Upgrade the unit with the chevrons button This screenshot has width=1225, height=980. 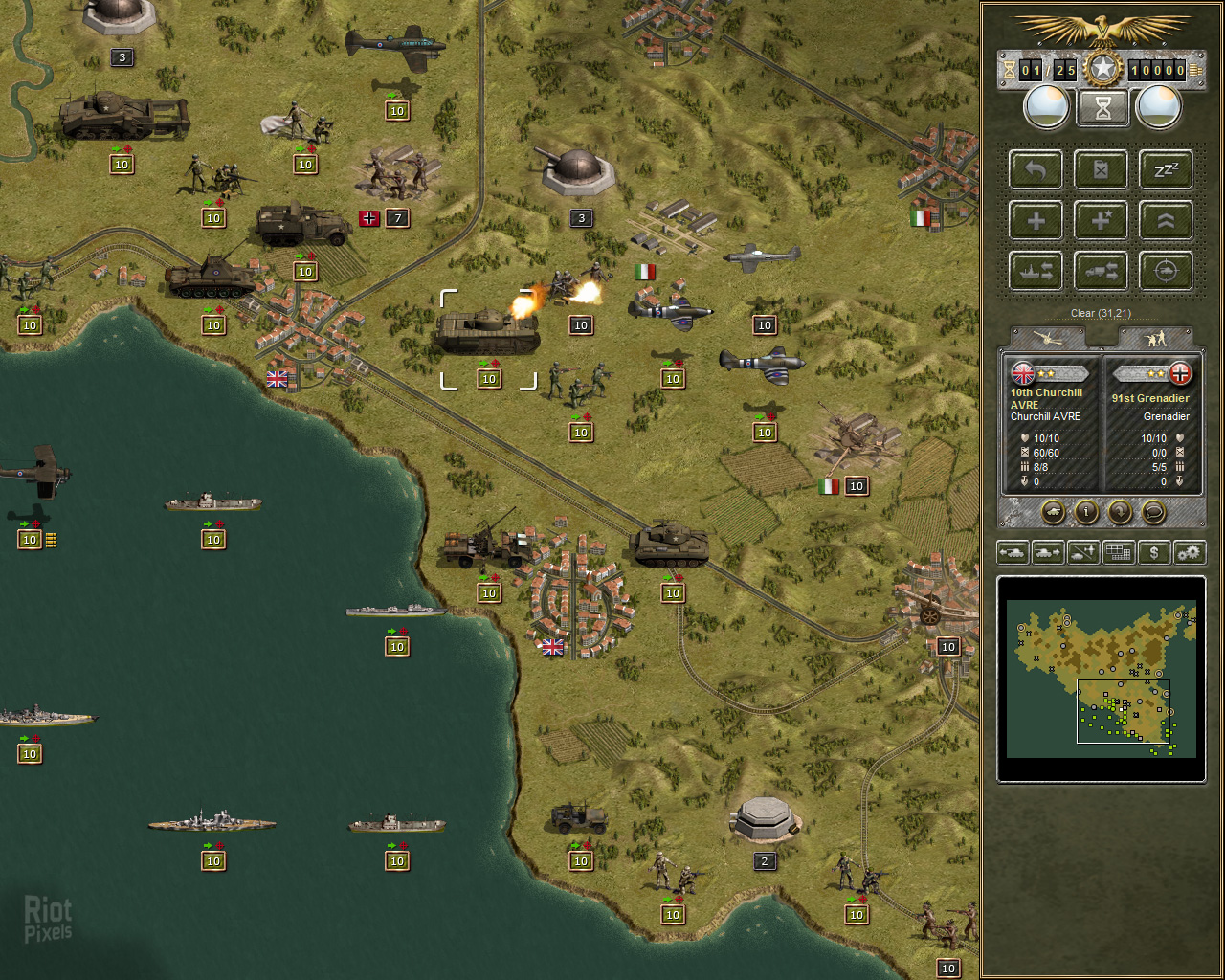tap(1166, 221)
